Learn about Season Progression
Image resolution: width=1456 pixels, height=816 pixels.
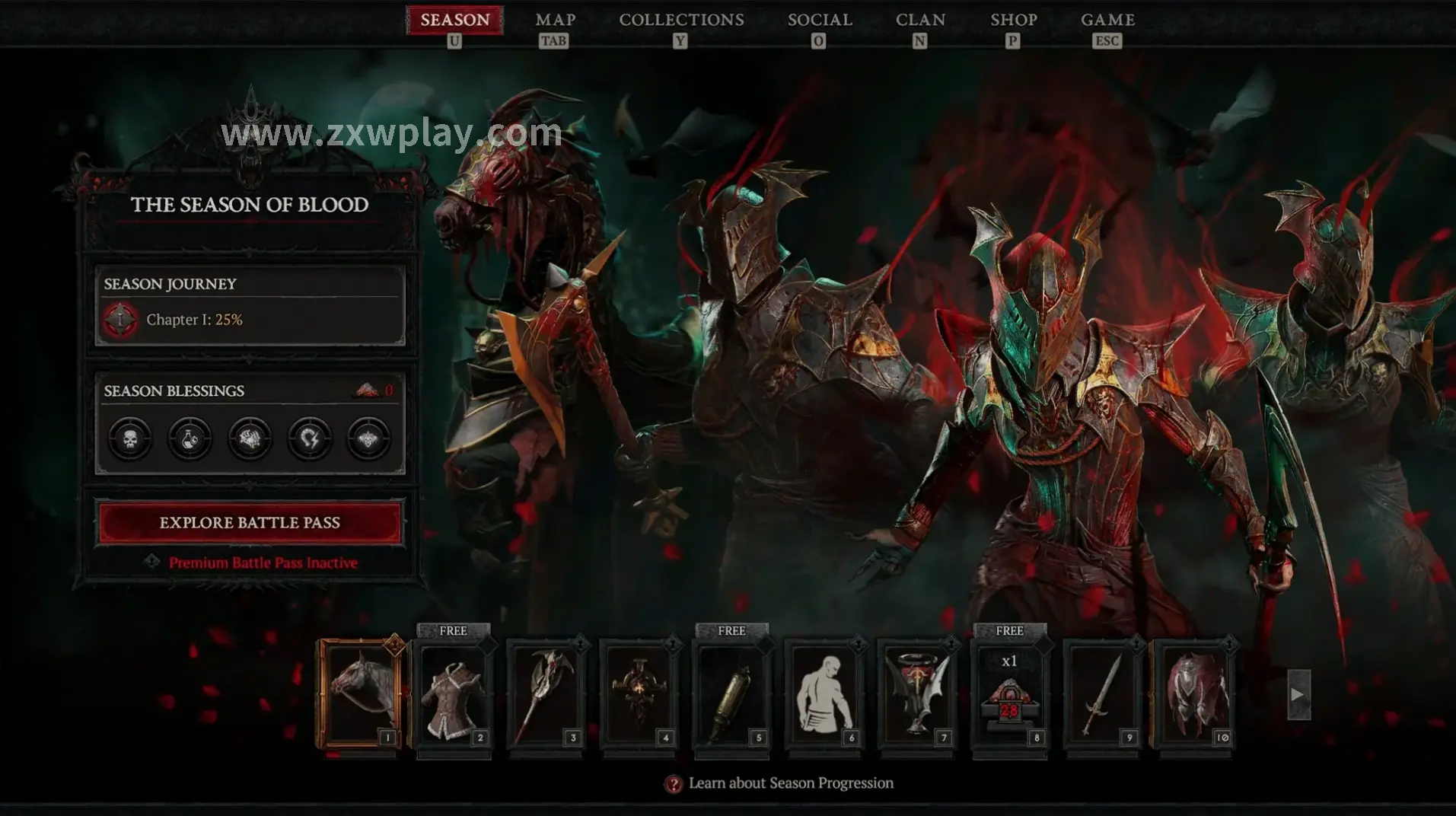coord(790,783)
